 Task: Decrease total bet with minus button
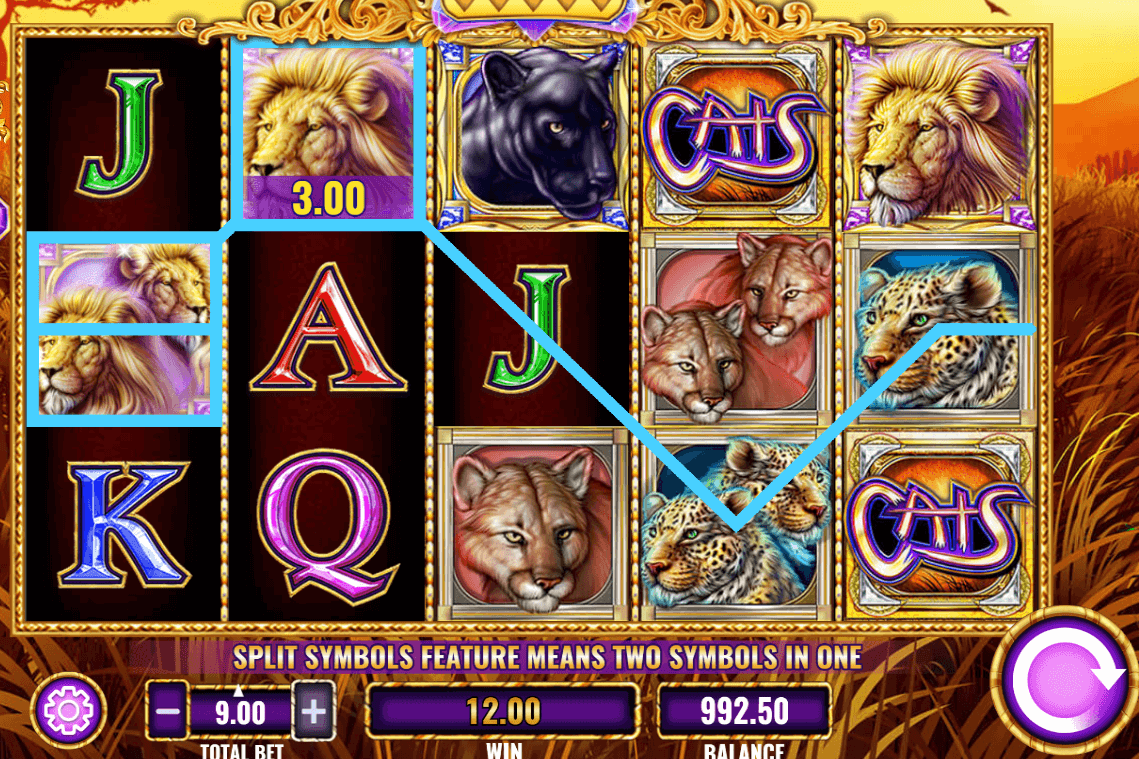point(169,713)
